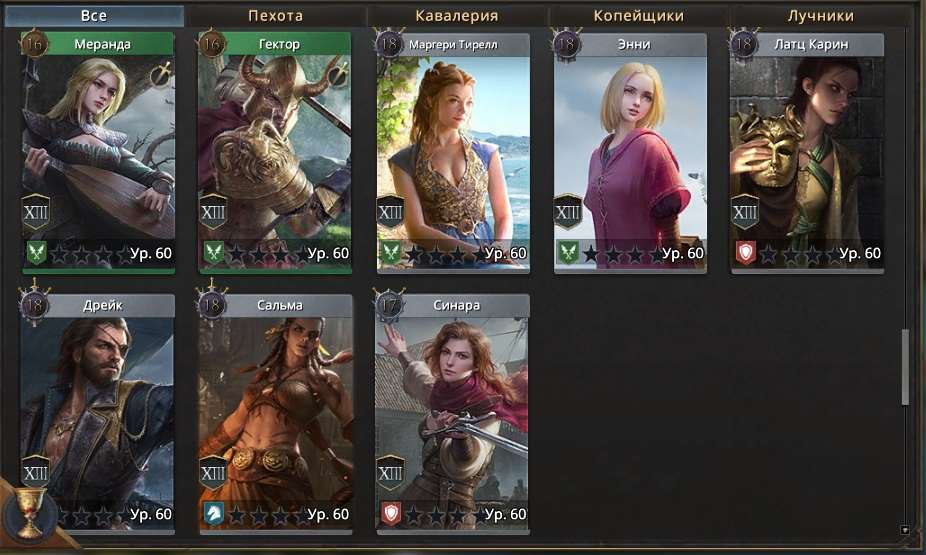This screenshot has width=926, height=555.
Task: Switch to the Все tab
Action: click(x=93, y=16)
